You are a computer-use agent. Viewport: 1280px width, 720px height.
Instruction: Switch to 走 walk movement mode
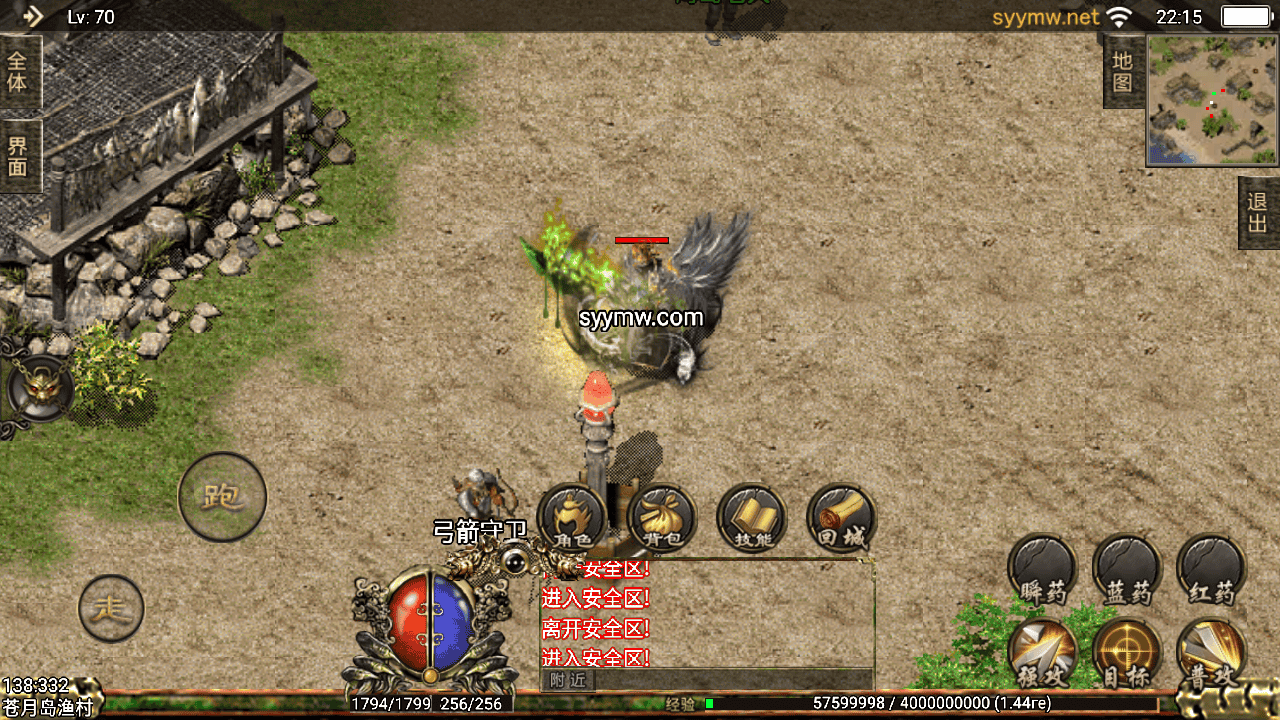pos(111,608)
